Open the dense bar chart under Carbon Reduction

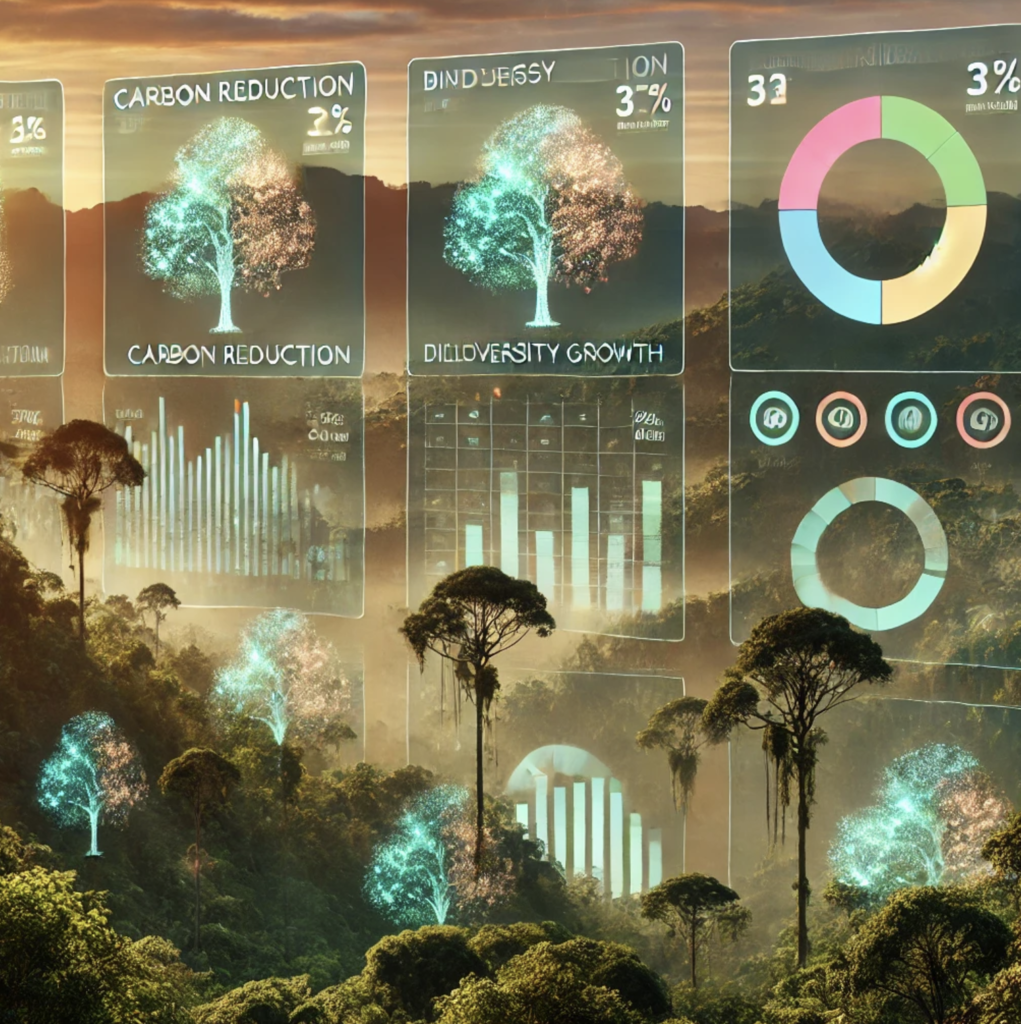(x=234, y=495)
